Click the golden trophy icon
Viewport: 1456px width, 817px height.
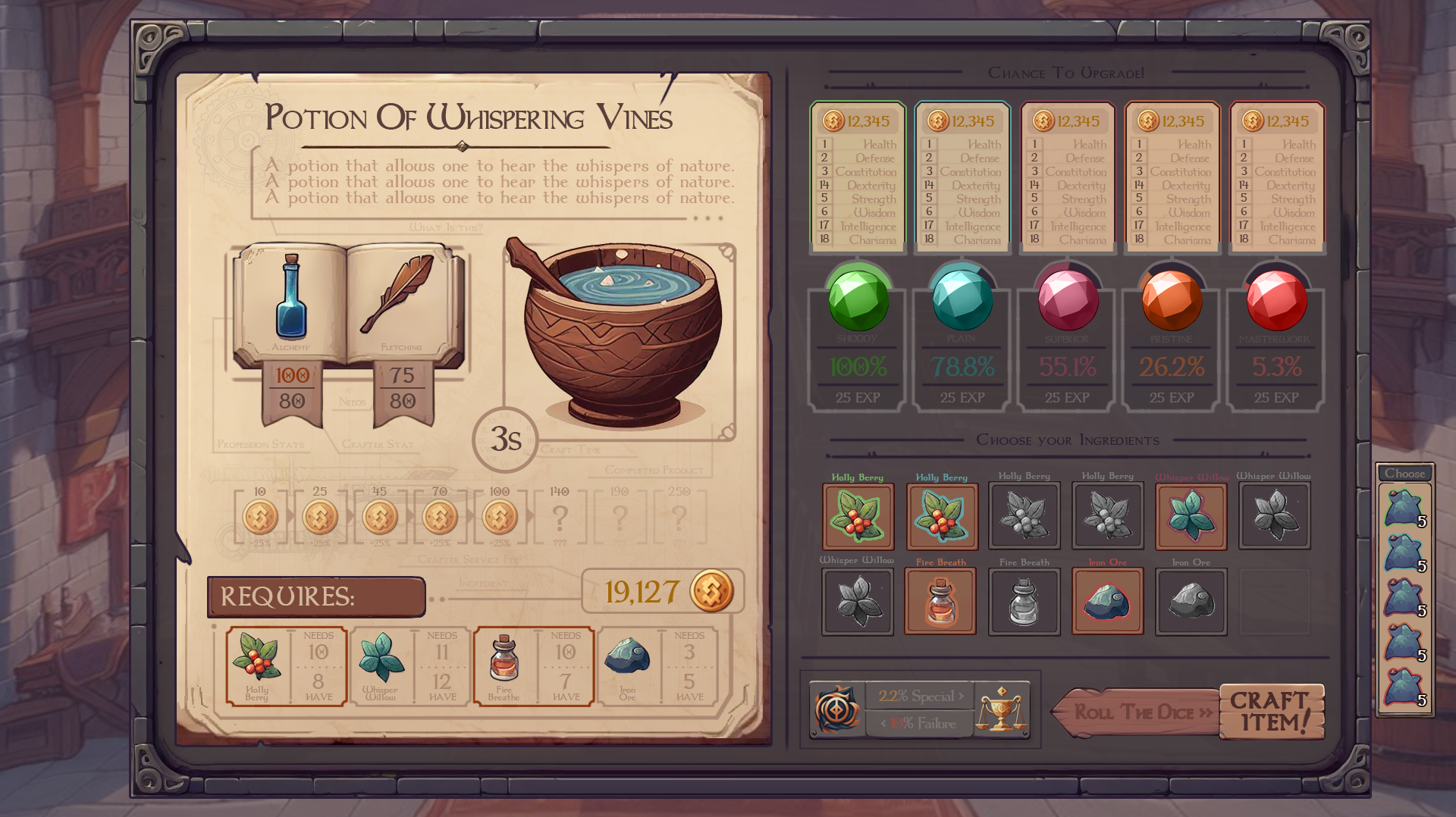tap(1001, 709)
